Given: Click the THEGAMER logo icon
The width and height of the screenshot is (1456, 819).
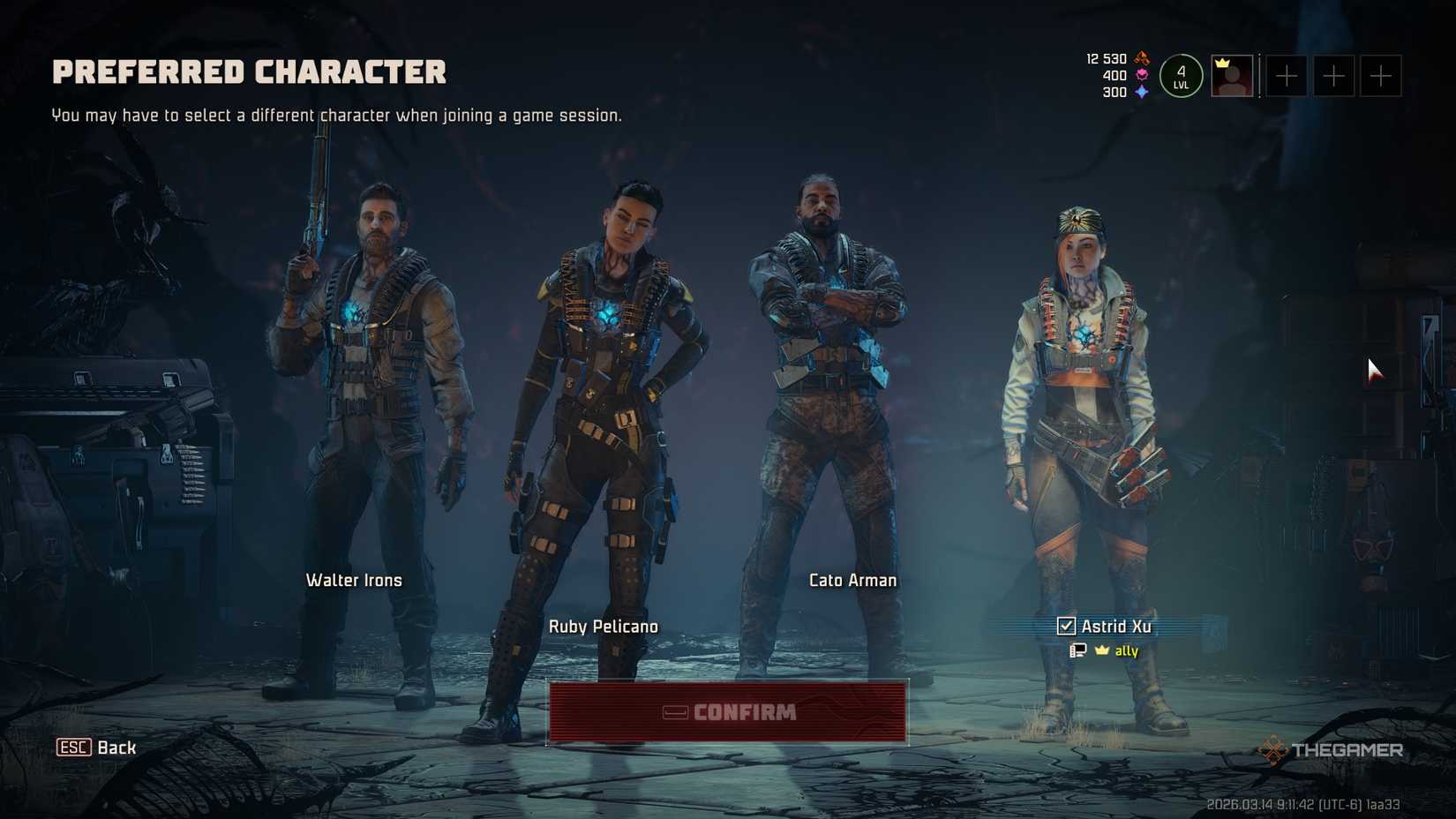Looking at the screenshot, I should [x=1273, y=750].
